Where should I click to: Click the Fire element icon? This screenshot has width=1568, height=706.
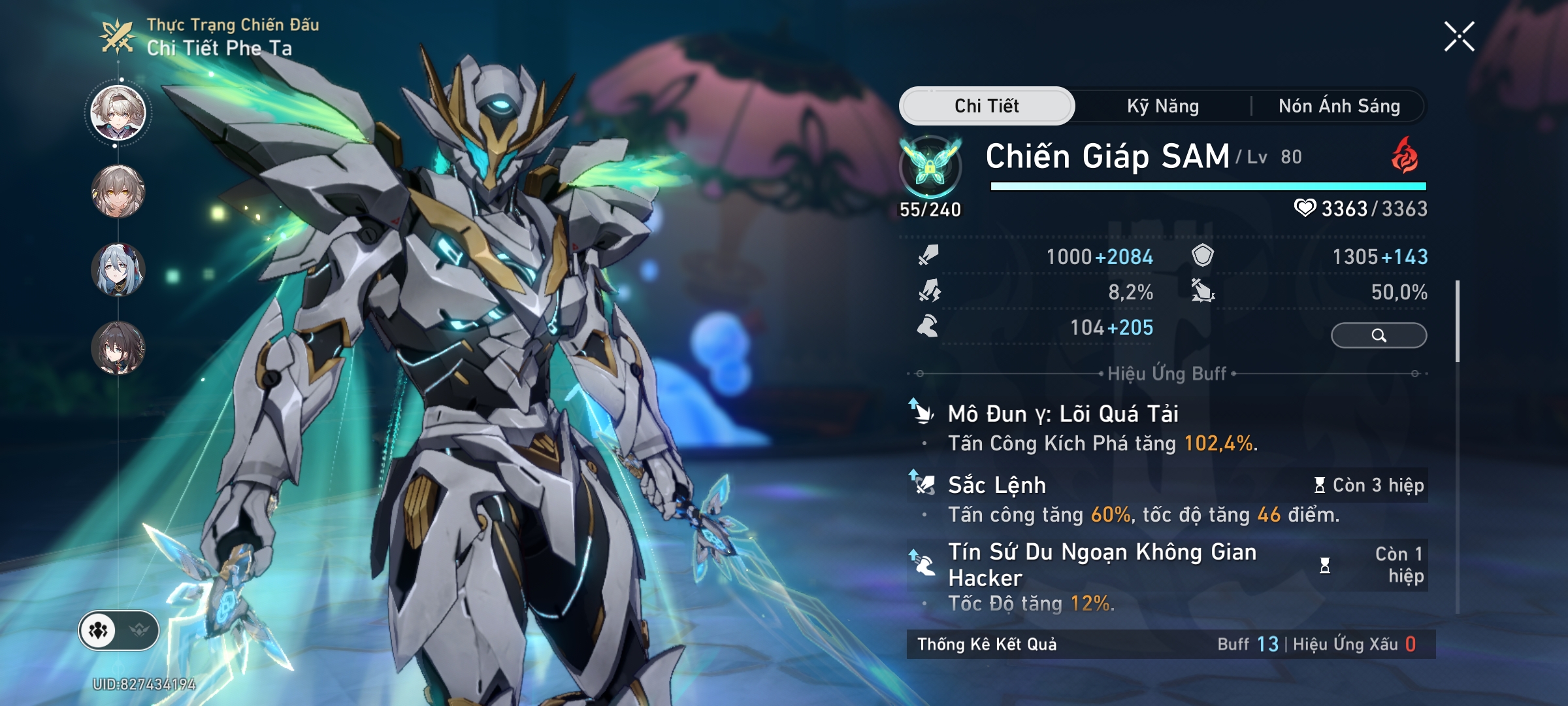coord(1405,157)
